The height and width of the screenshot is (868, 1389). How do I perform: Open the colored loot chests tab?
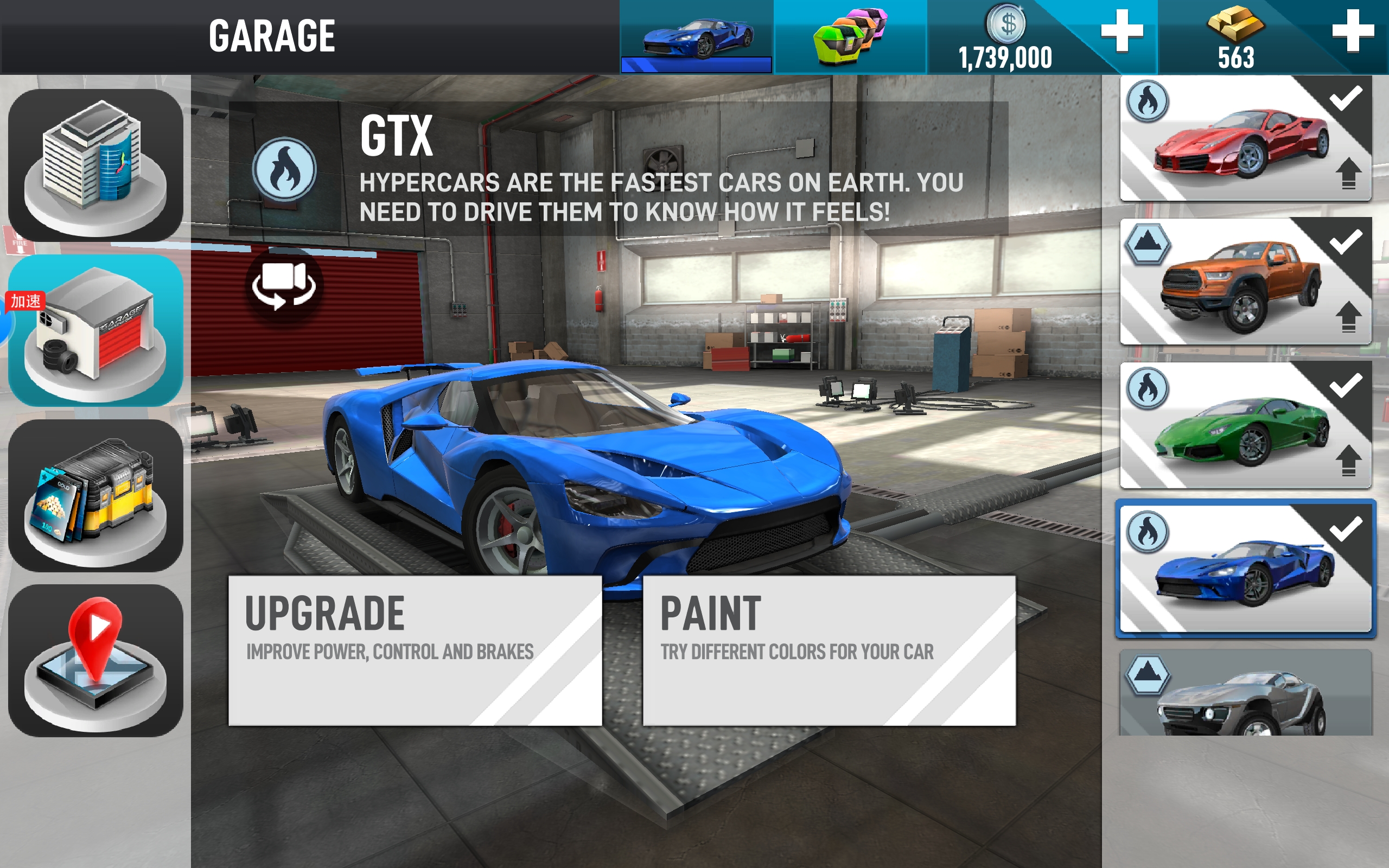click(x=850, y=37)
